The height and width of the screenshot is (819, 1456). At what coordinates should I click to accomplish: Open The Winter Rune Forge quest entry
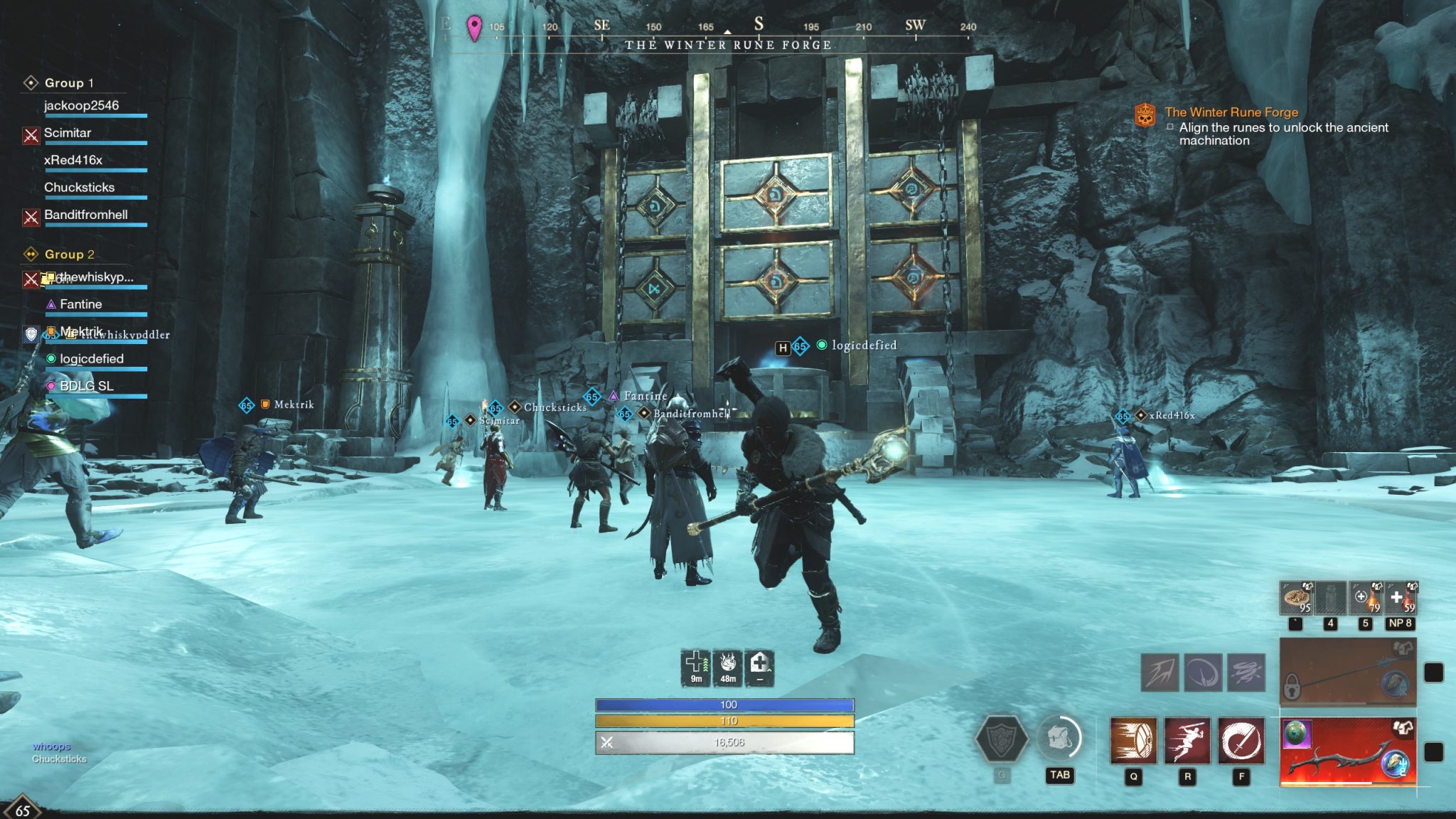[x=1234, y=112]
